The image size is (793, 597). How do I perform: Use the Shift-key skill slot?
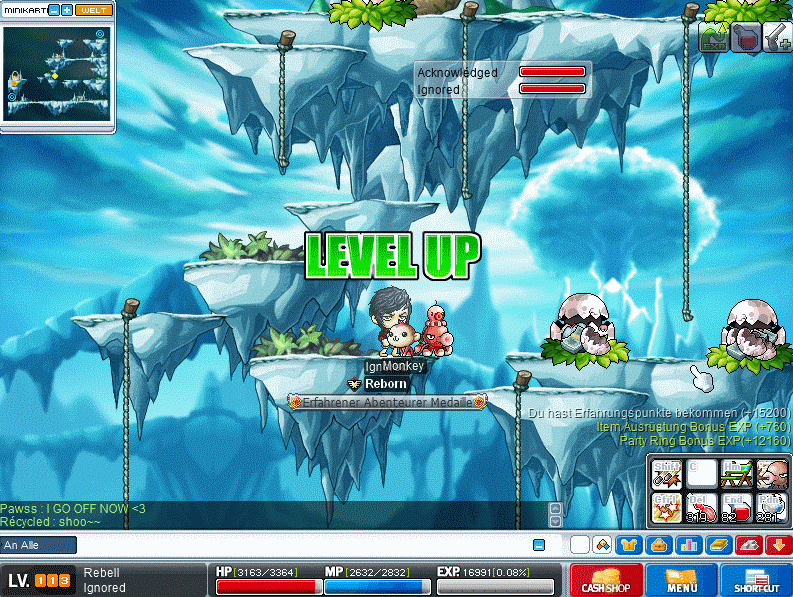[666, 473]
